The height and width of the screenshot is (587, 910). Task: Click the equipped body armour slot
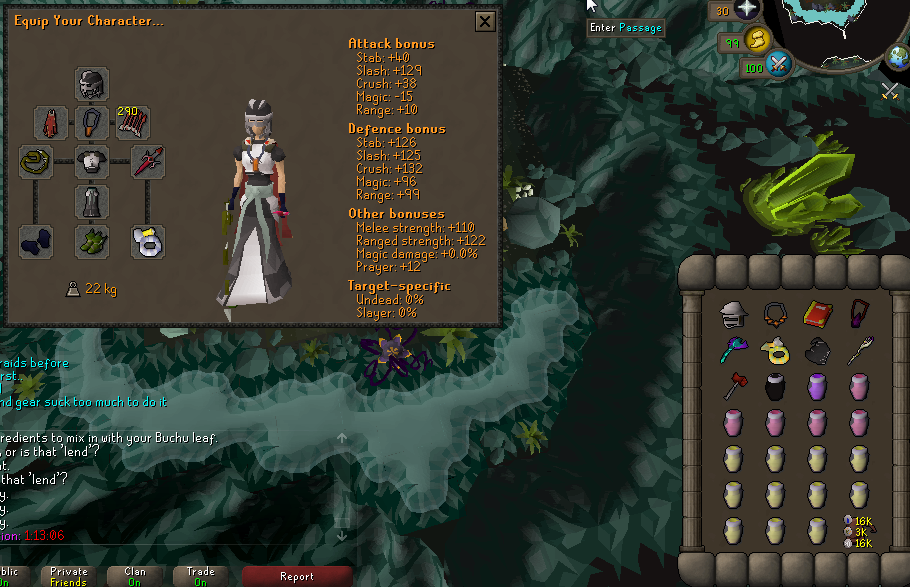pyautogui.click(x=92, y=162)
